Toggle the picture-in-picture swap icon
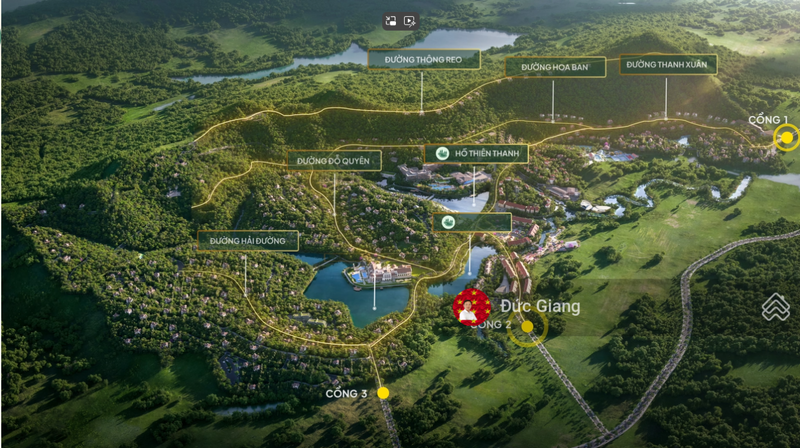The height and width of the screenshot is (448, 800). coord(392,21)
